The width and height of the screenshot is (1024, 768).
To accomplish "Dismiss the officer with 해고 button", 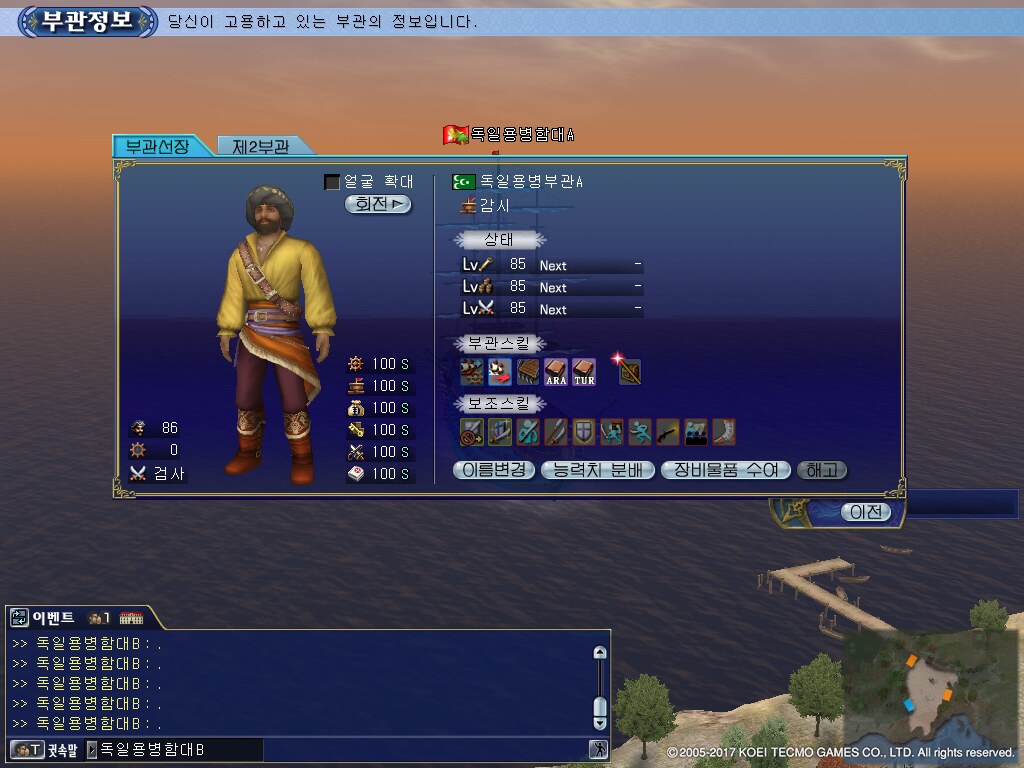I will [x=821, y=470].
